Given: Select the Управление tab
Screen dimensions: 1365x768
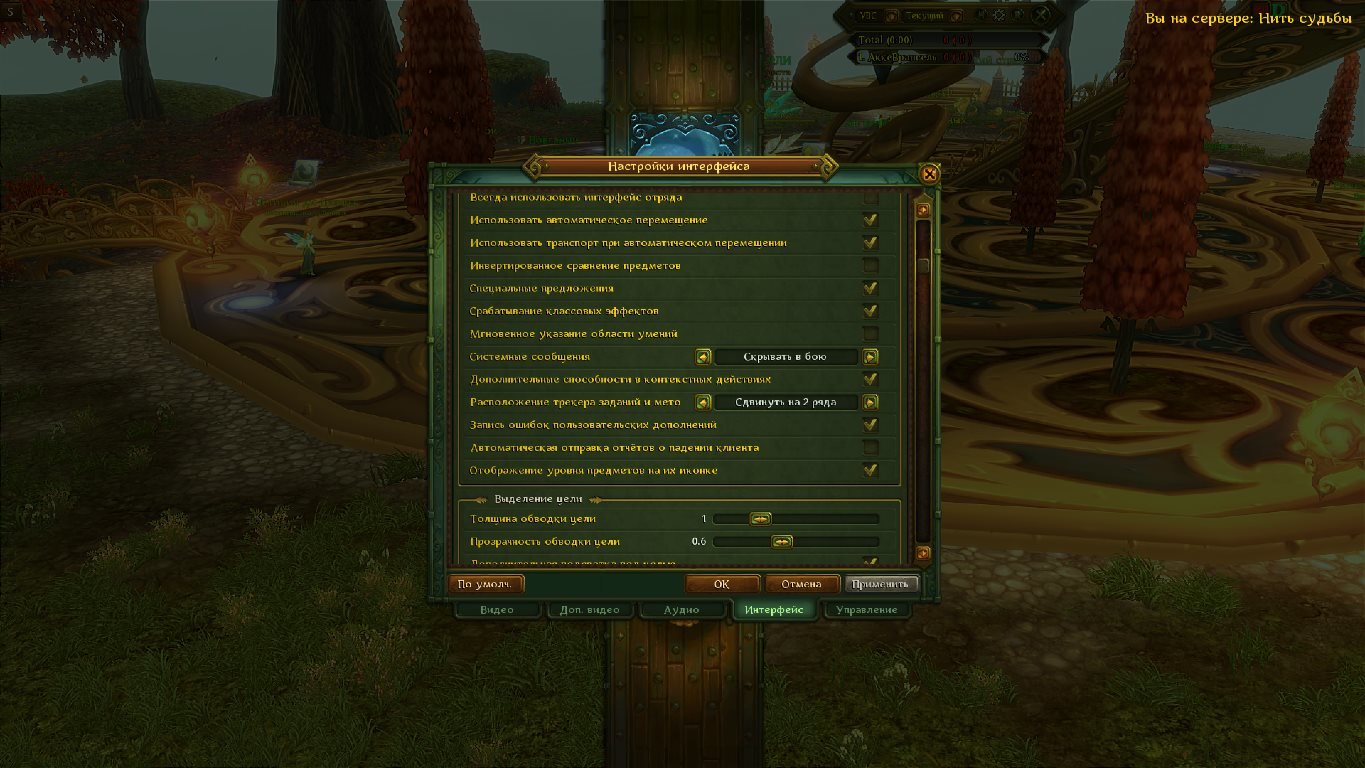Looking at the screenshot, I should (x=865, y=610).
